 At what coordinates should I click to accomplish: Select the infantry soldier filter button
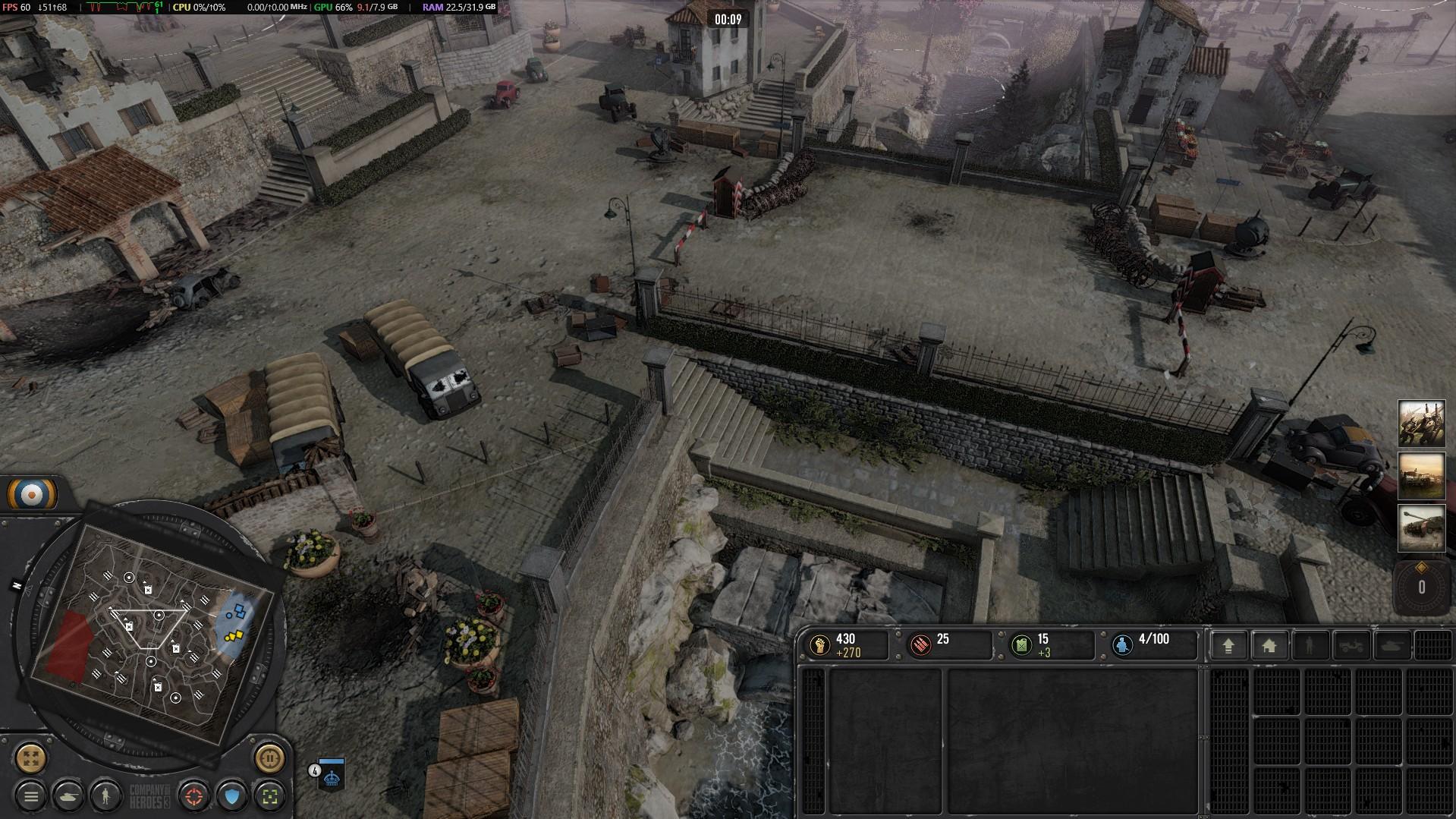coord(106,796)
